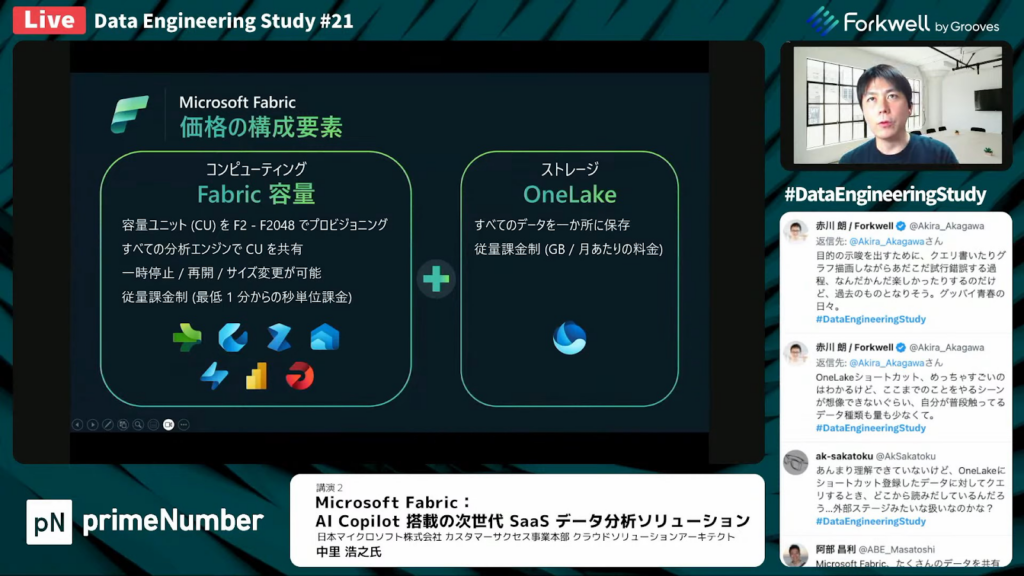
Task: Activate the magnifier zoom slideshow control
Action: [137, 424]
